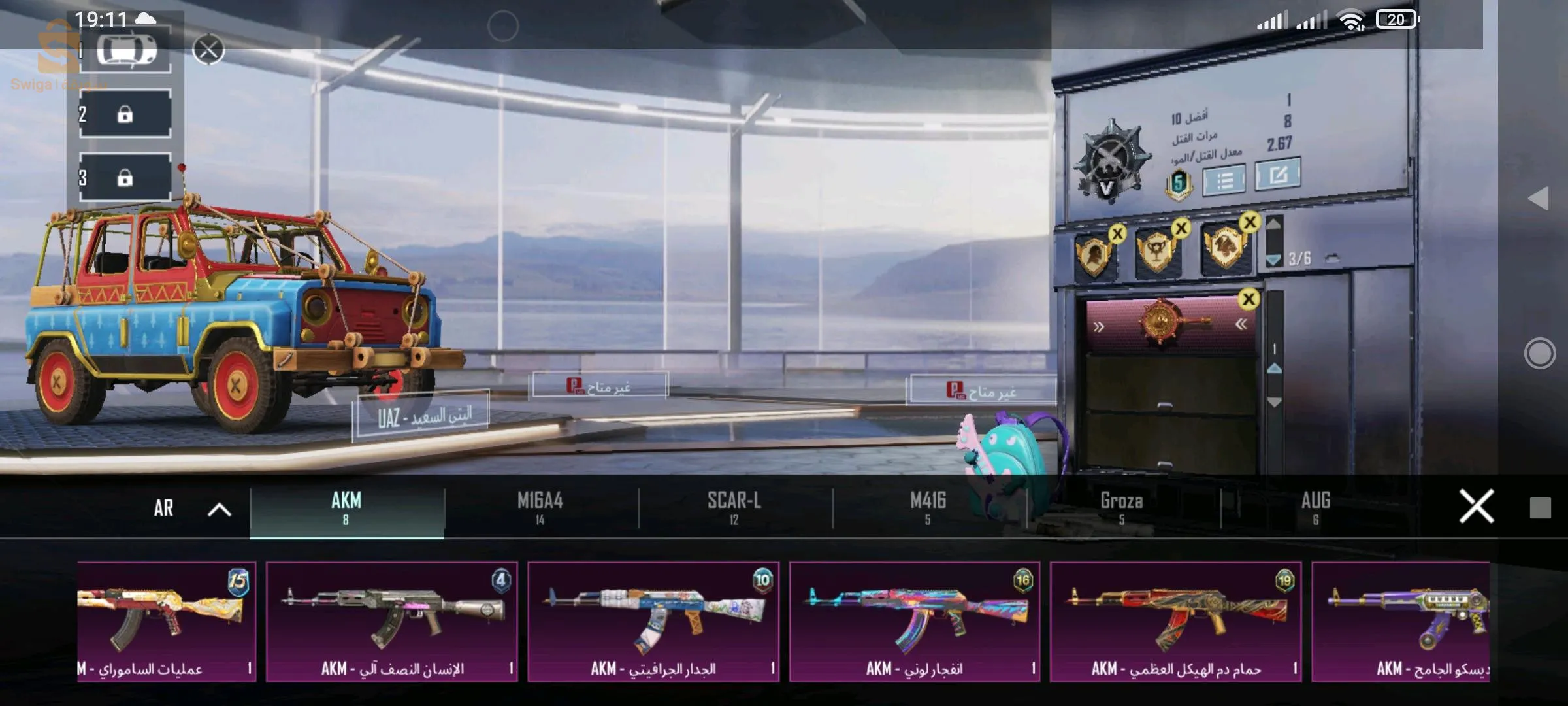This screenshot has width=1568, height=706.
Task: Open the statistics edit button
Action: pos(1277,175)
